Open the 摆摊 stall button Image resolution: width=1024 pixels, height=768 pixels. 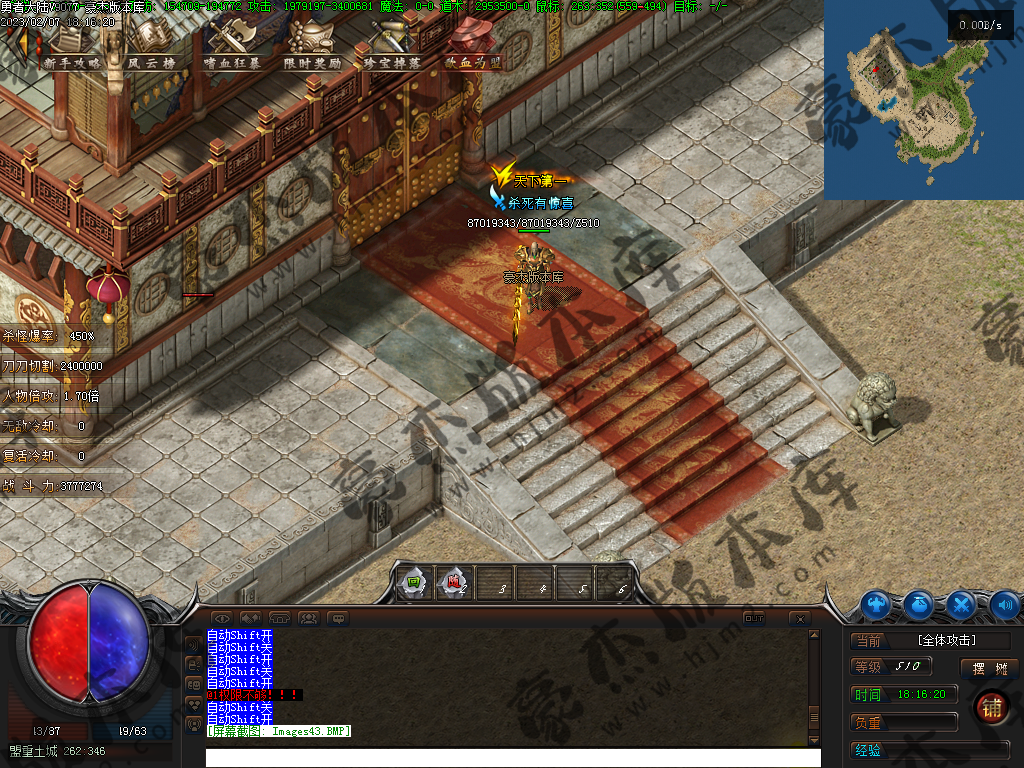point(989,668)
